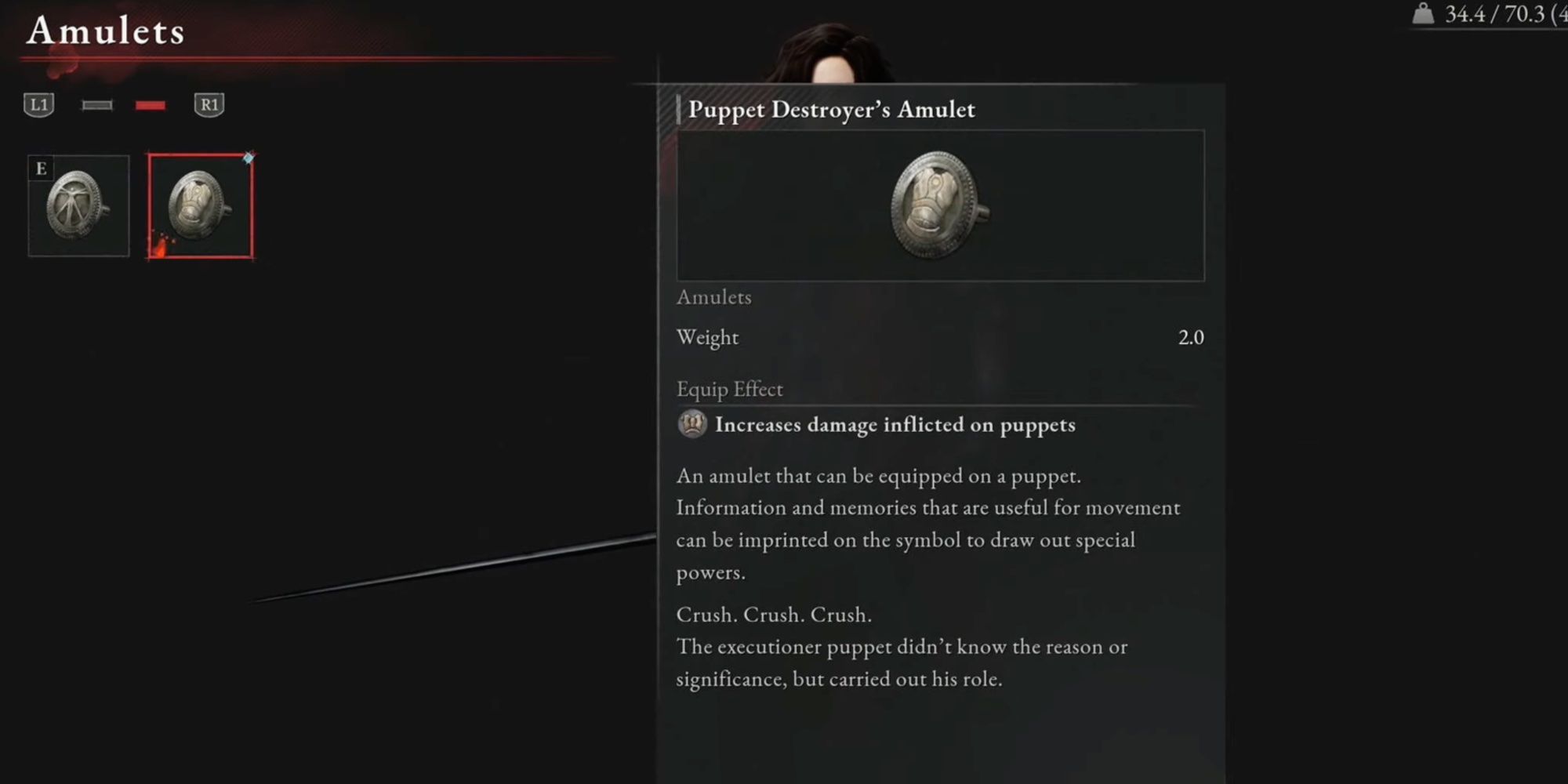The height and width of the screenshot is (784, 1568).
Task: Click the Weight 2.0 stat row
Action: click(938, 337)
